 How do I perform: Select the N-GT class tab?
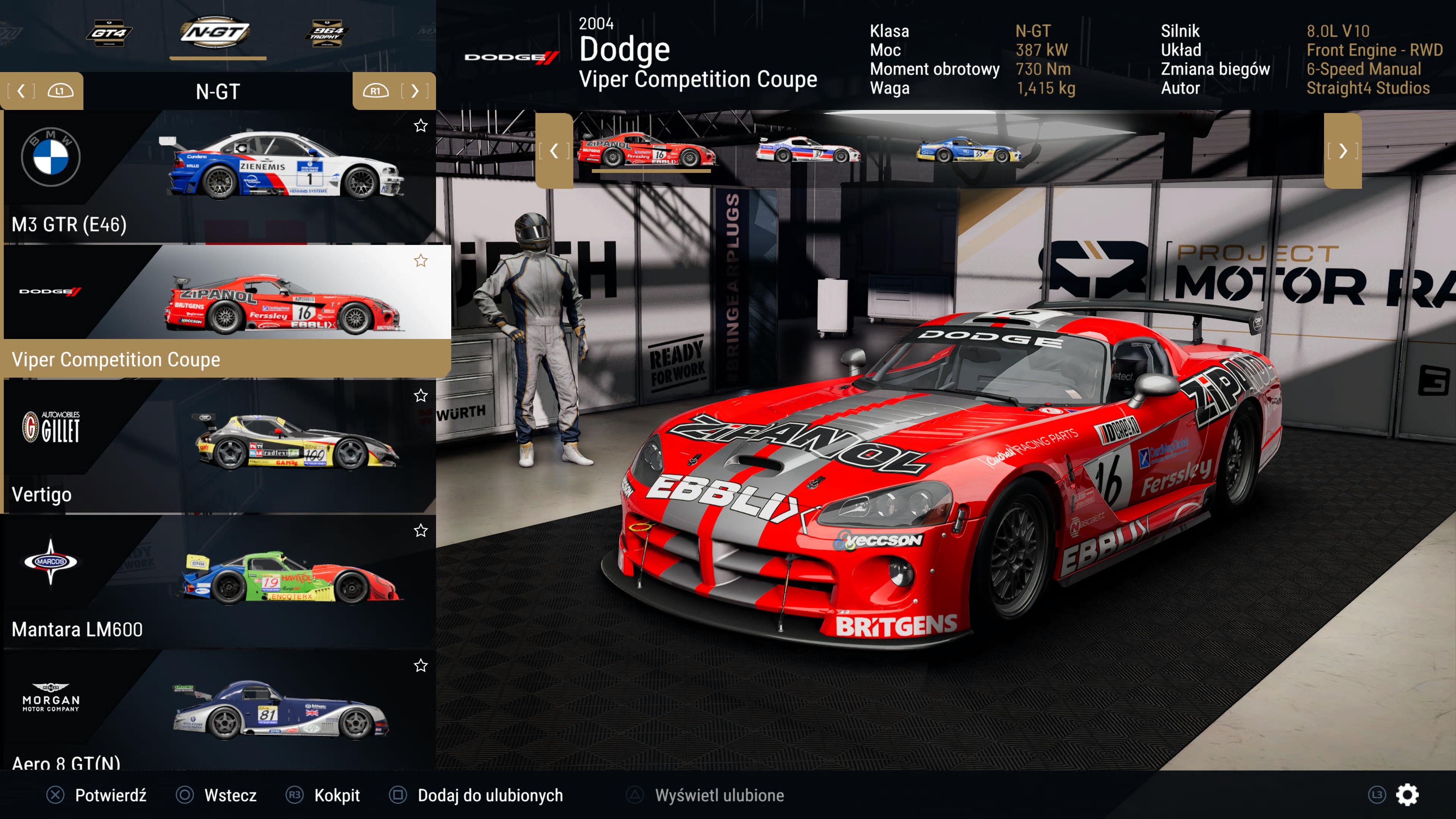tap(215, 33)
